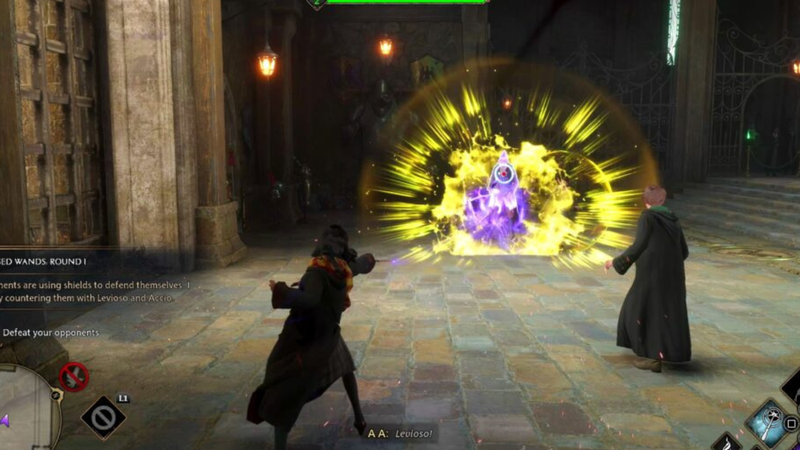Target the lock-on reticle on the shielded enemy
Image resolution: width=800 pixels, height=450 pixels.
tap(503, 175)
